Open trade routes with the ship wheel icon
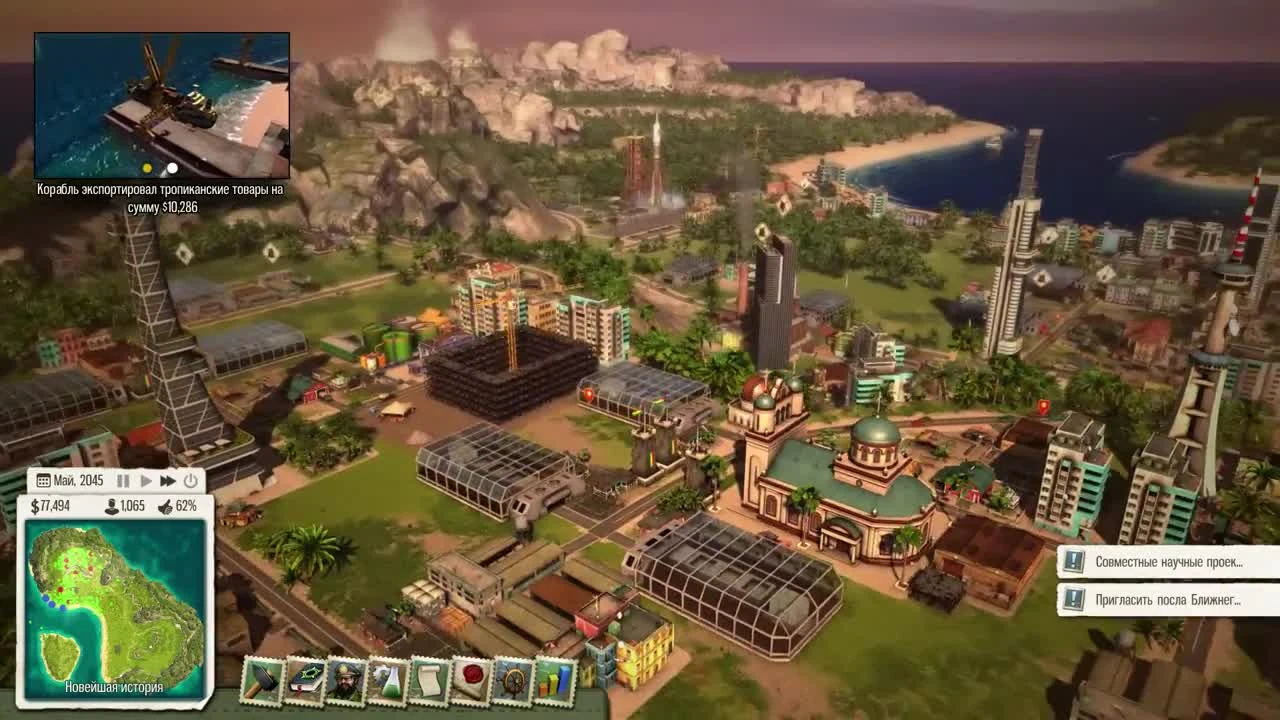 513,681
